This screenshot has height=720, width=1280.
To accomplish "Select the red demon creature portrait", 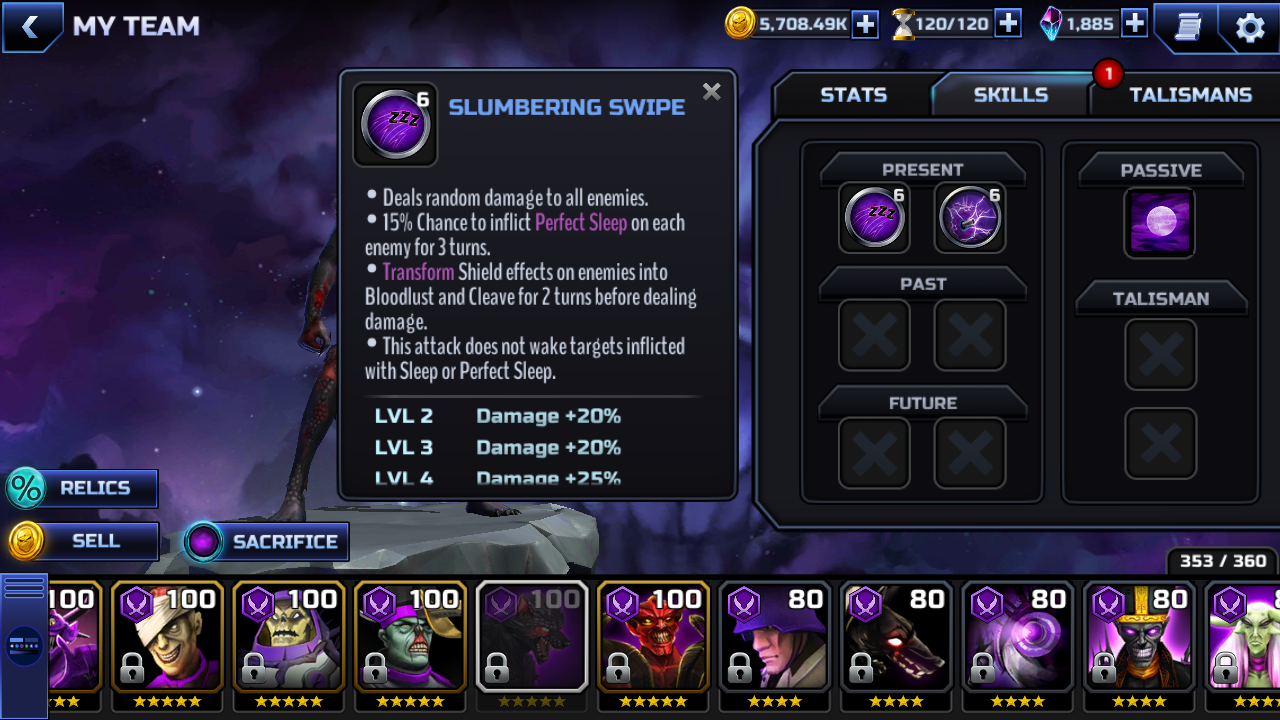I will coord(653,636).
